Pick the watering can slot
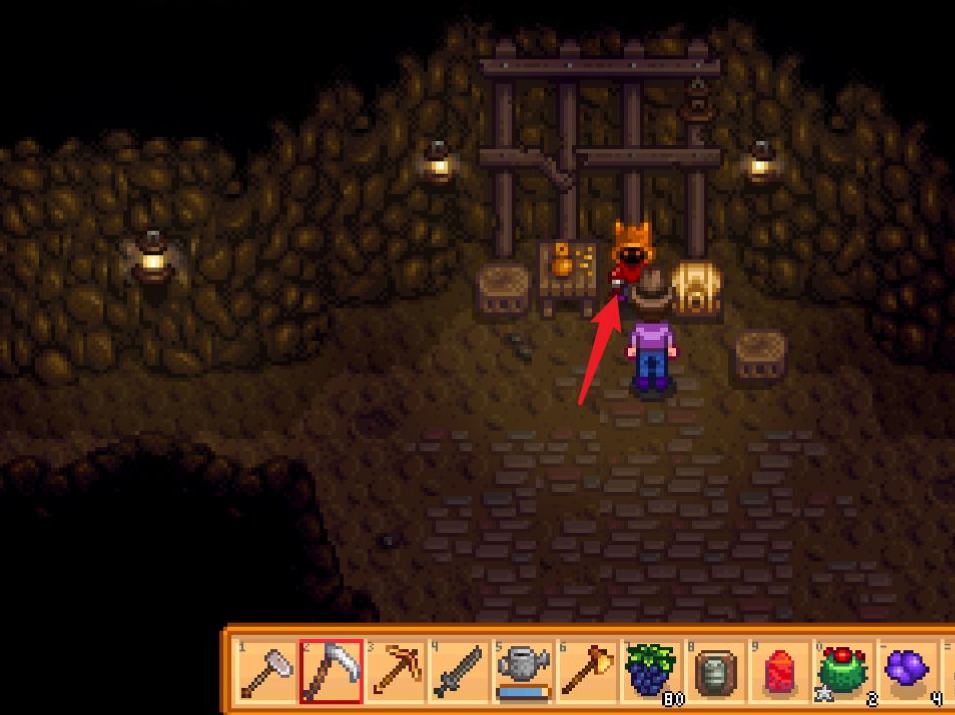This screenshot has width=955, height=715. [523, 670]
